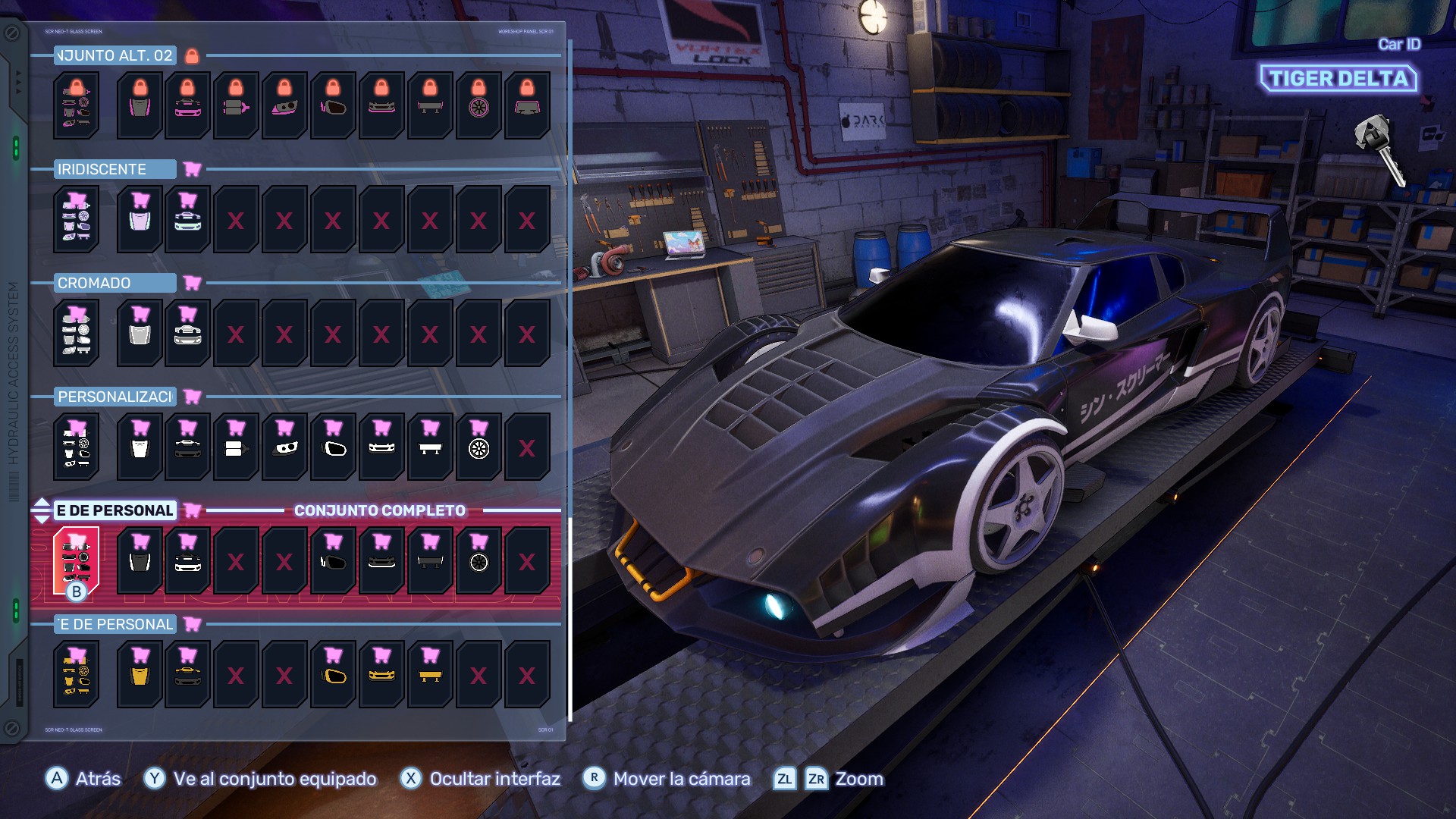Pick the yellow spoiler part slot

click(430, 674)
